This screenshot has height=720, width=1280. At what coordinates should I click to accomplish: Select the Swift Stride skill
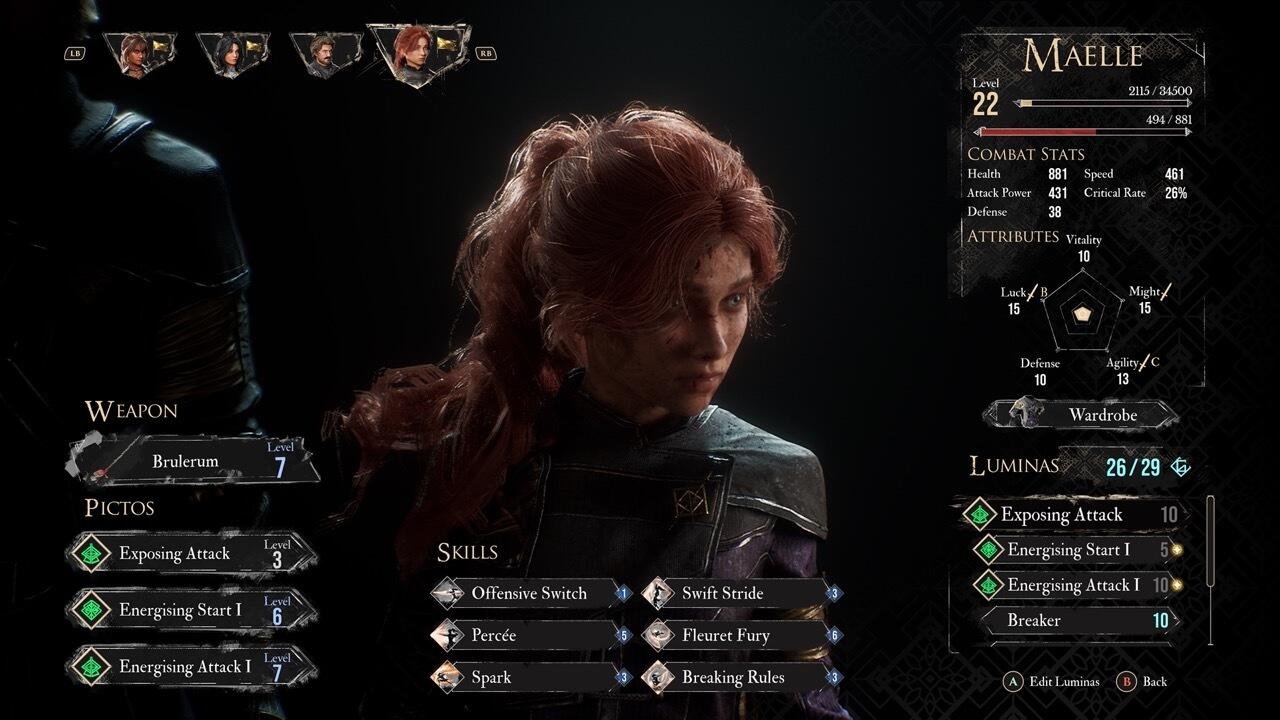(740, 593)
